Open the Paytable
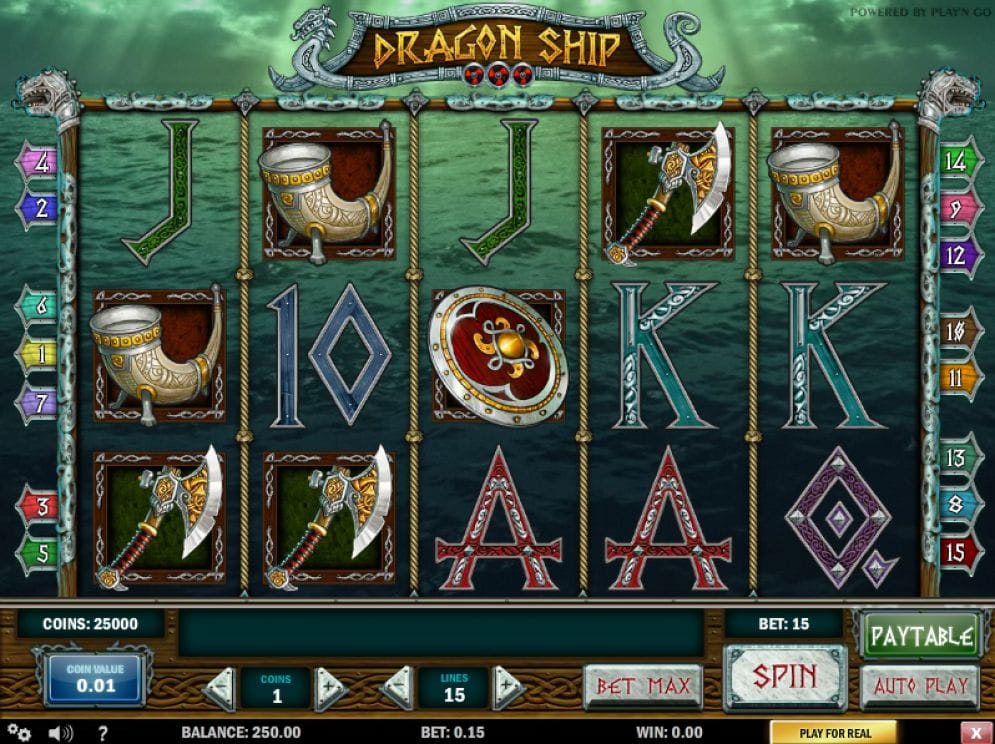The width and height of the screenshot is (995, 744). click(x=920, y=636)
